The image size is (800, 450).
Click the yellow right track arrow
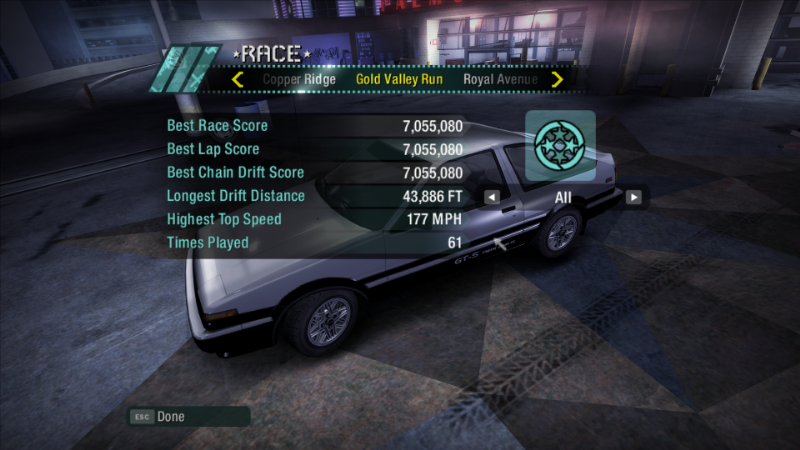[x=557, y=79]
